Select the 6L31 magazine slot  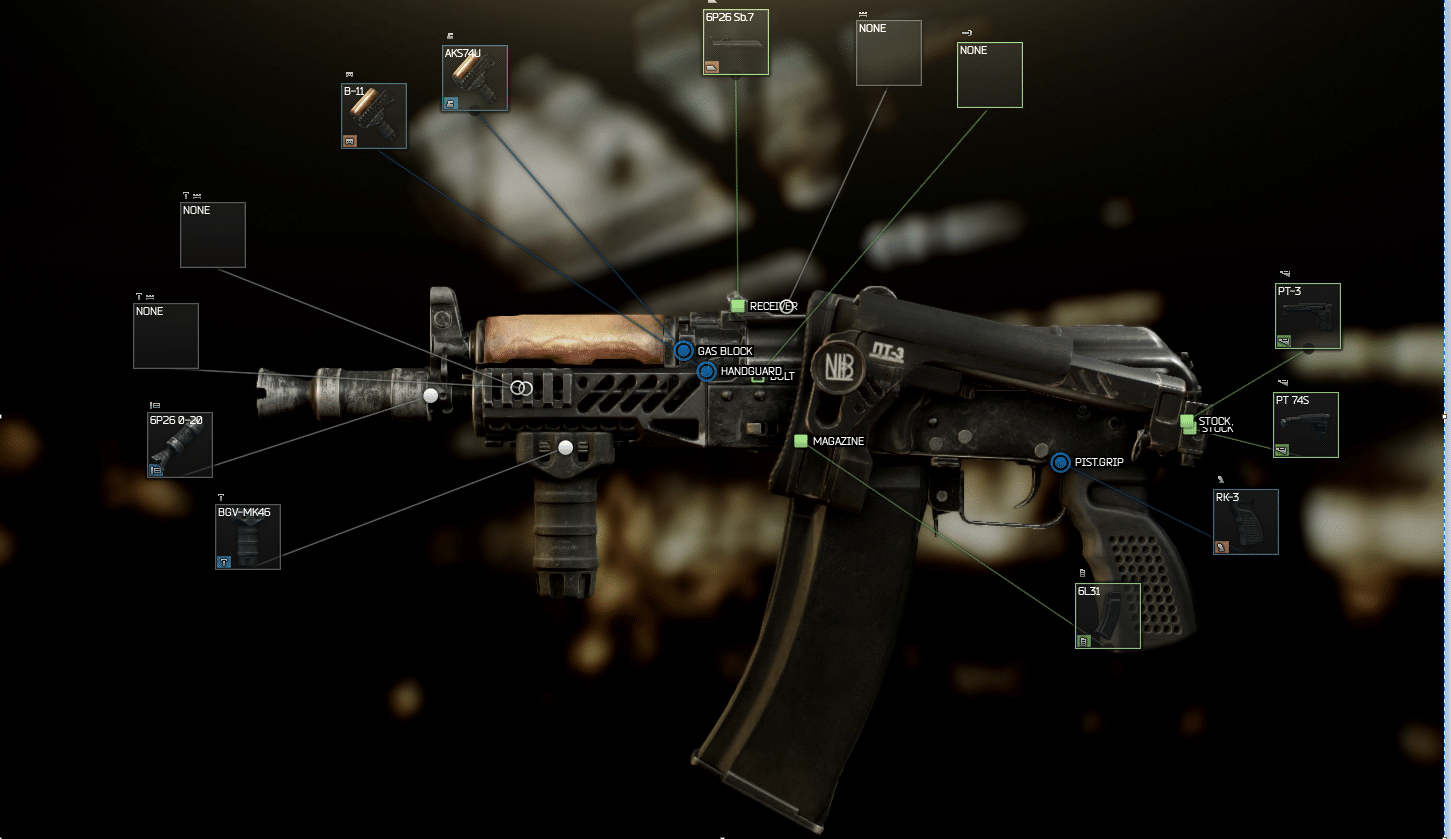pos(1108,616)
